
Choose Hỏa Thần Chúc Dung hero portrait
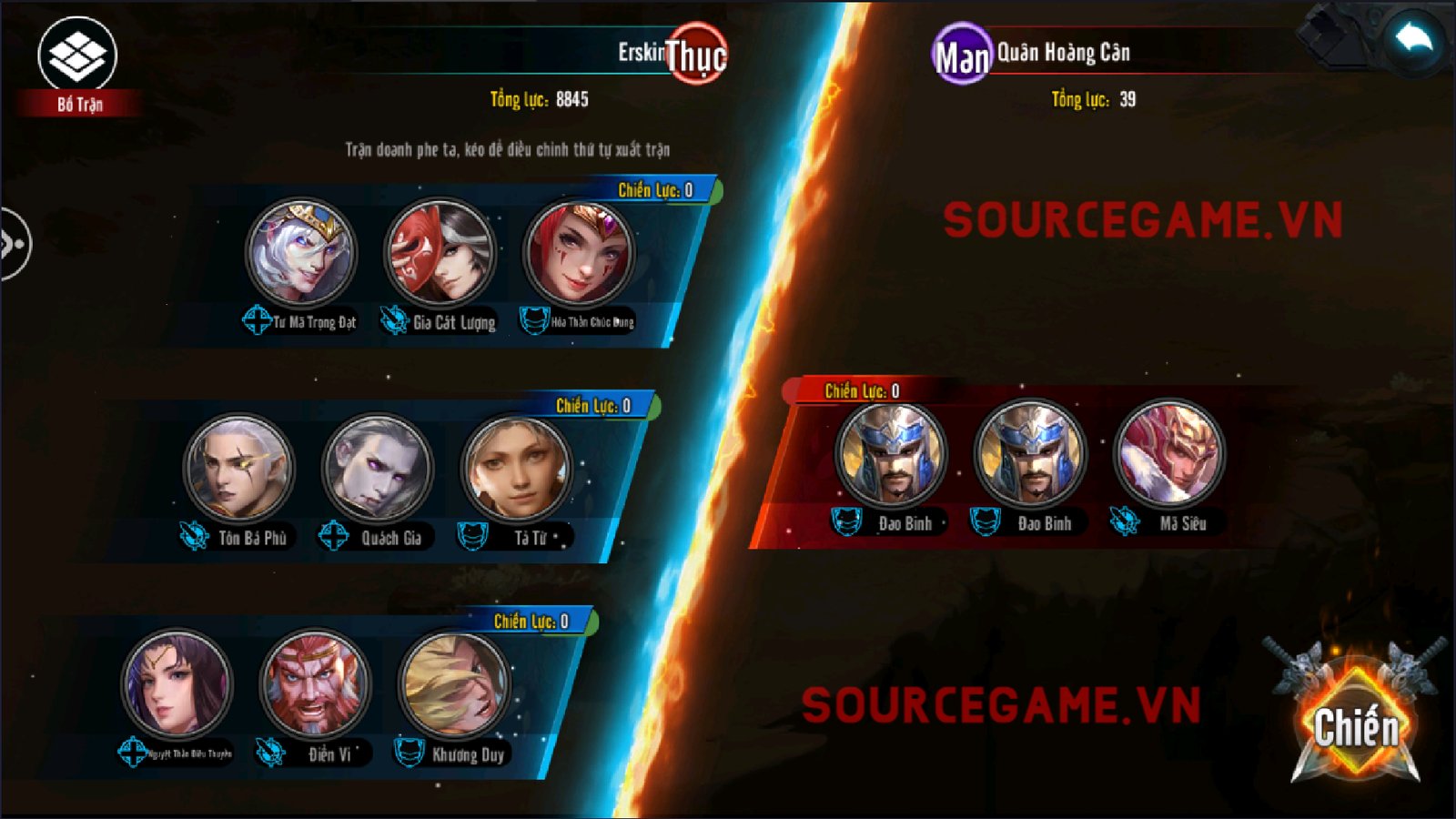click(579, 253)
